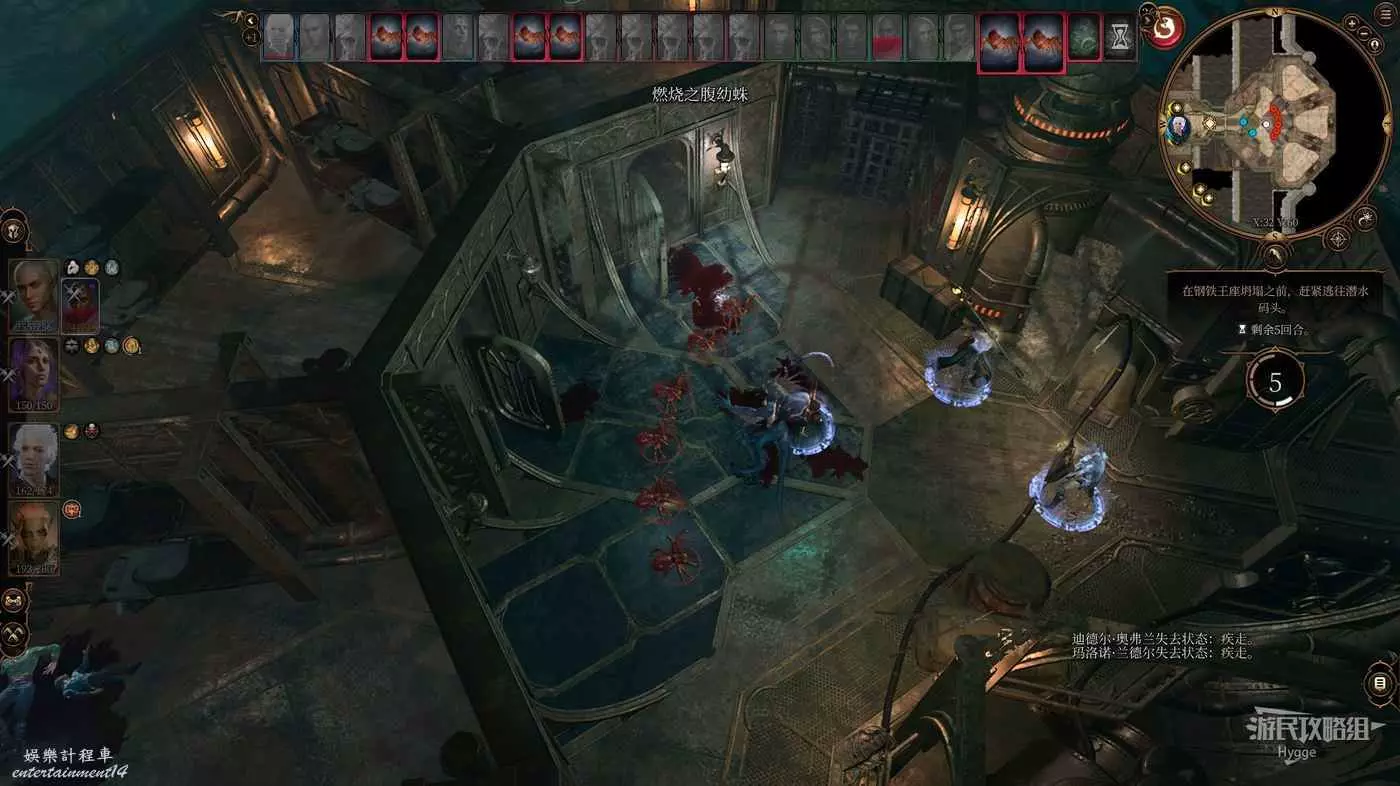Image resolution: width=1400 pixels, height=786 pixels.
Task: Click the red-filled portrait in turn order
Action: 887,39
